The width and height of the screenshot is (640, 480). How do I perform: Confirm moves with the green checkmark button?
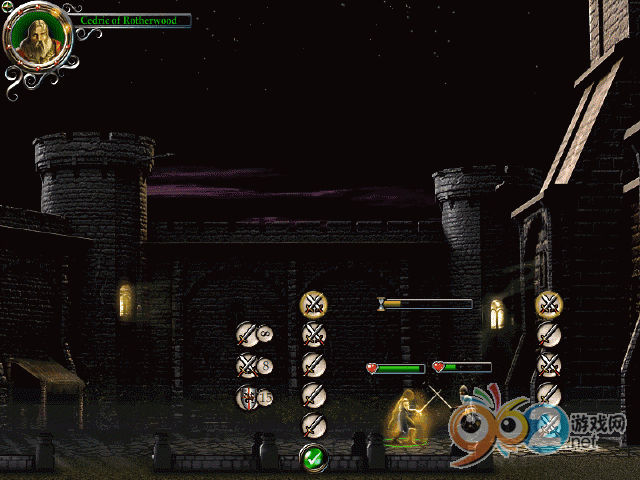314,458
